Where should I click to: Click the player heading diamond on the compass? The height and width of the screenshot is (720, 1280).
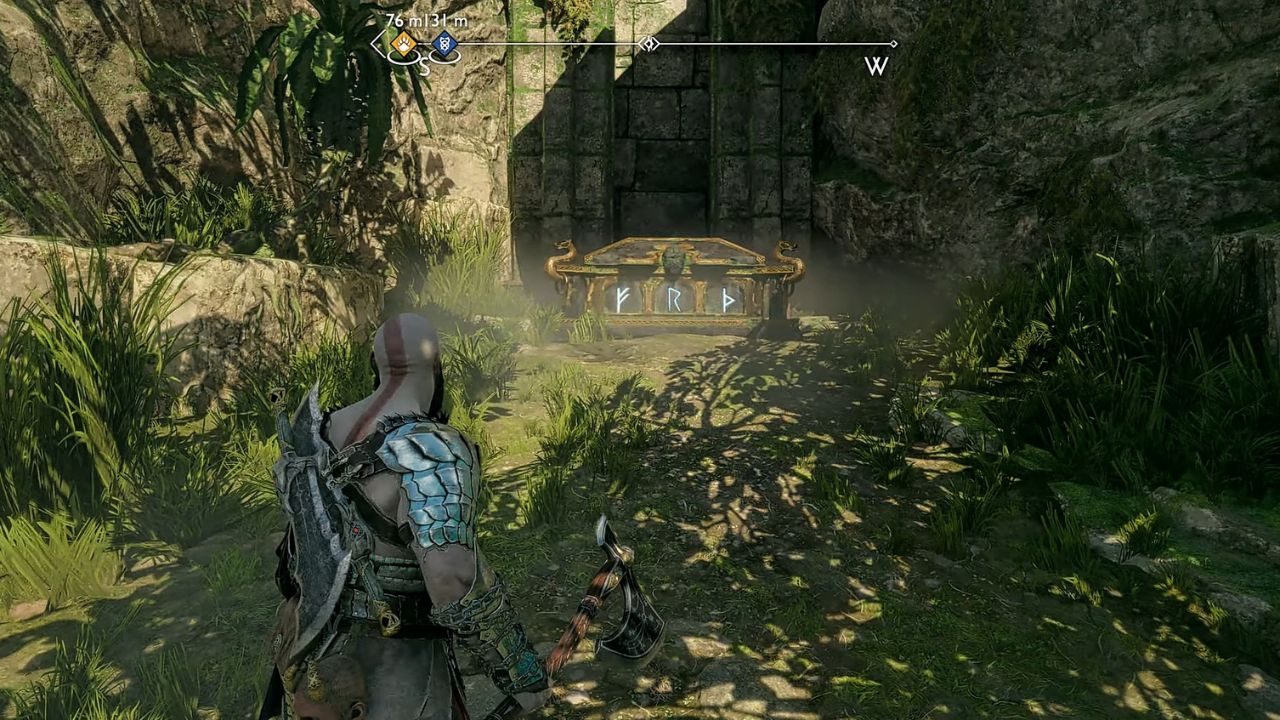click(649, 42)
